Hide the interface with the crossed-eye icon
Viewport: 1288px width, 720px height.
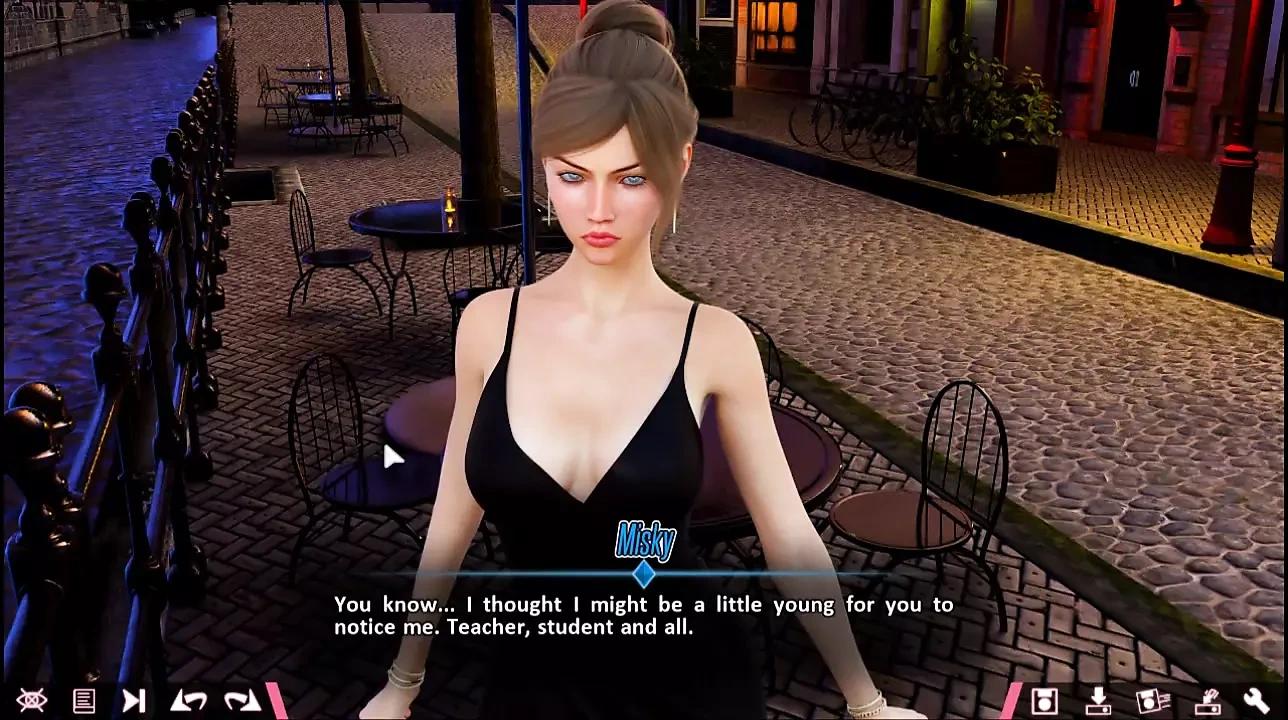[x=30, y=701]
